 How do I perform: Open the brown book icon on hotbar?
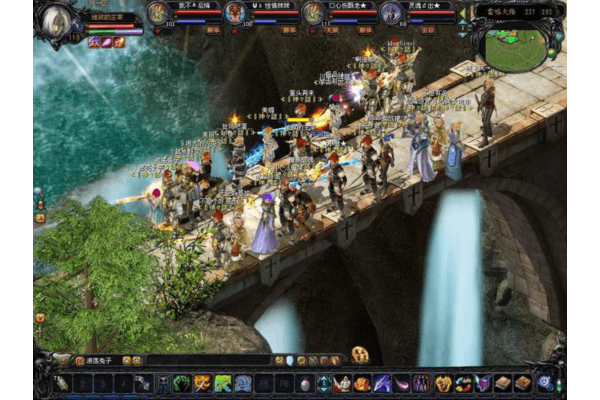pos(504,383)
